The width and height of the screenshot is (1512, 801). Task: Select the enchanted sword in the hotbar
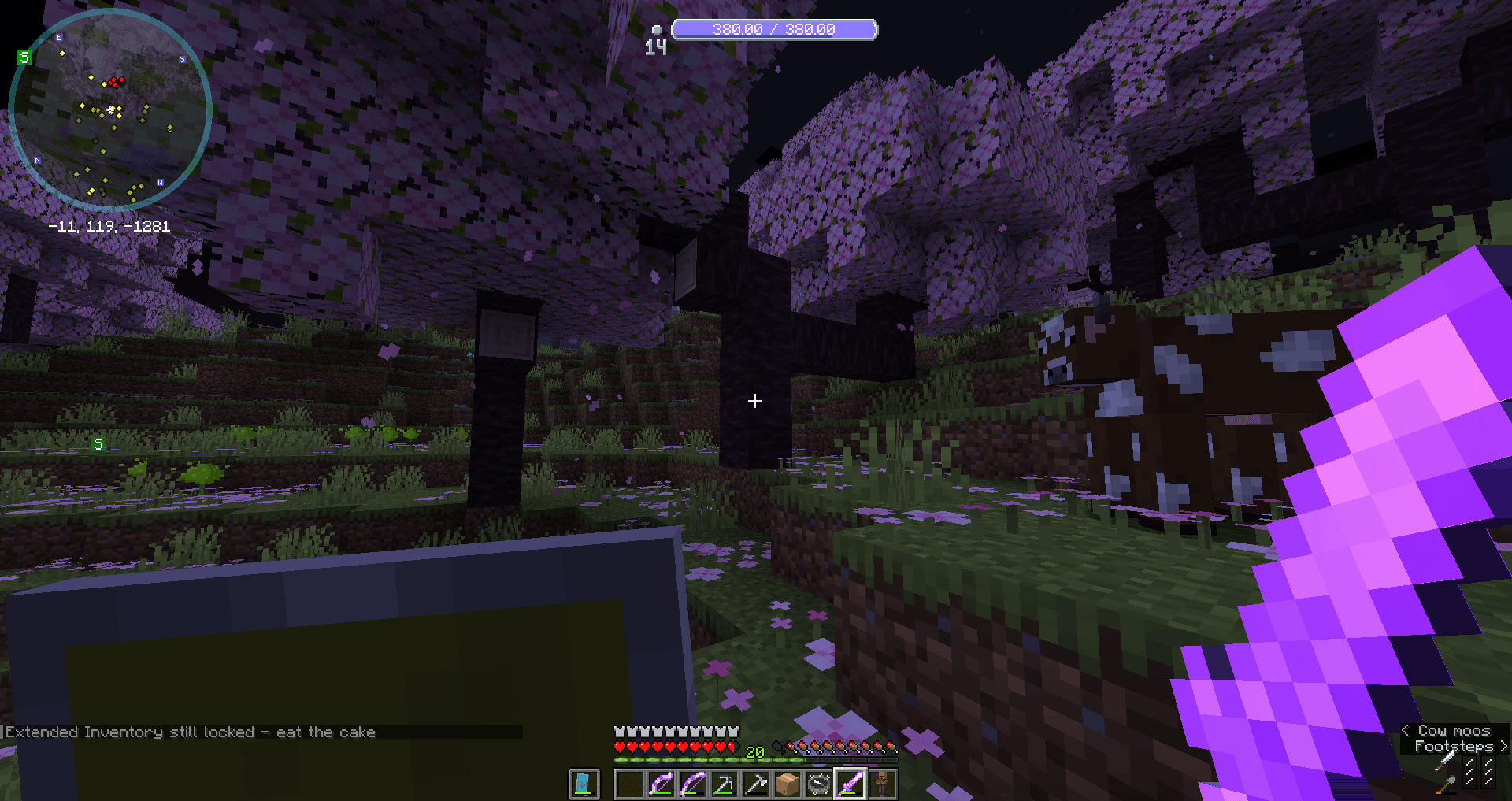849,784
